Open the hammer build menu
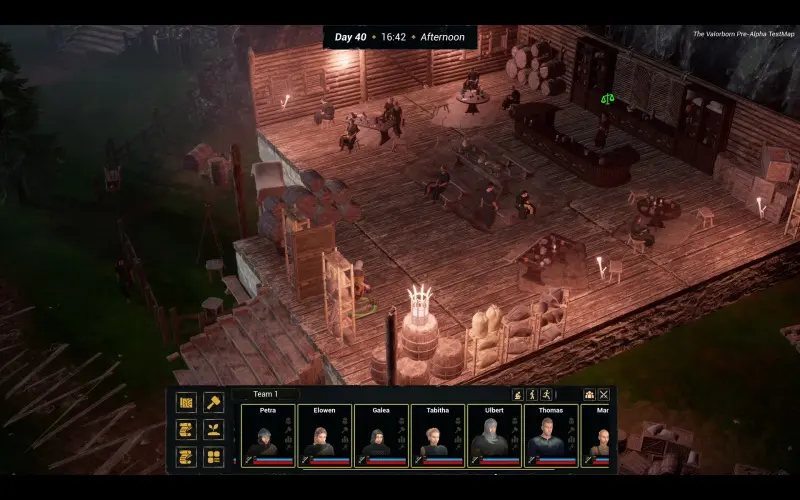This screenshot has height=500, width=800. click(213, 402)
